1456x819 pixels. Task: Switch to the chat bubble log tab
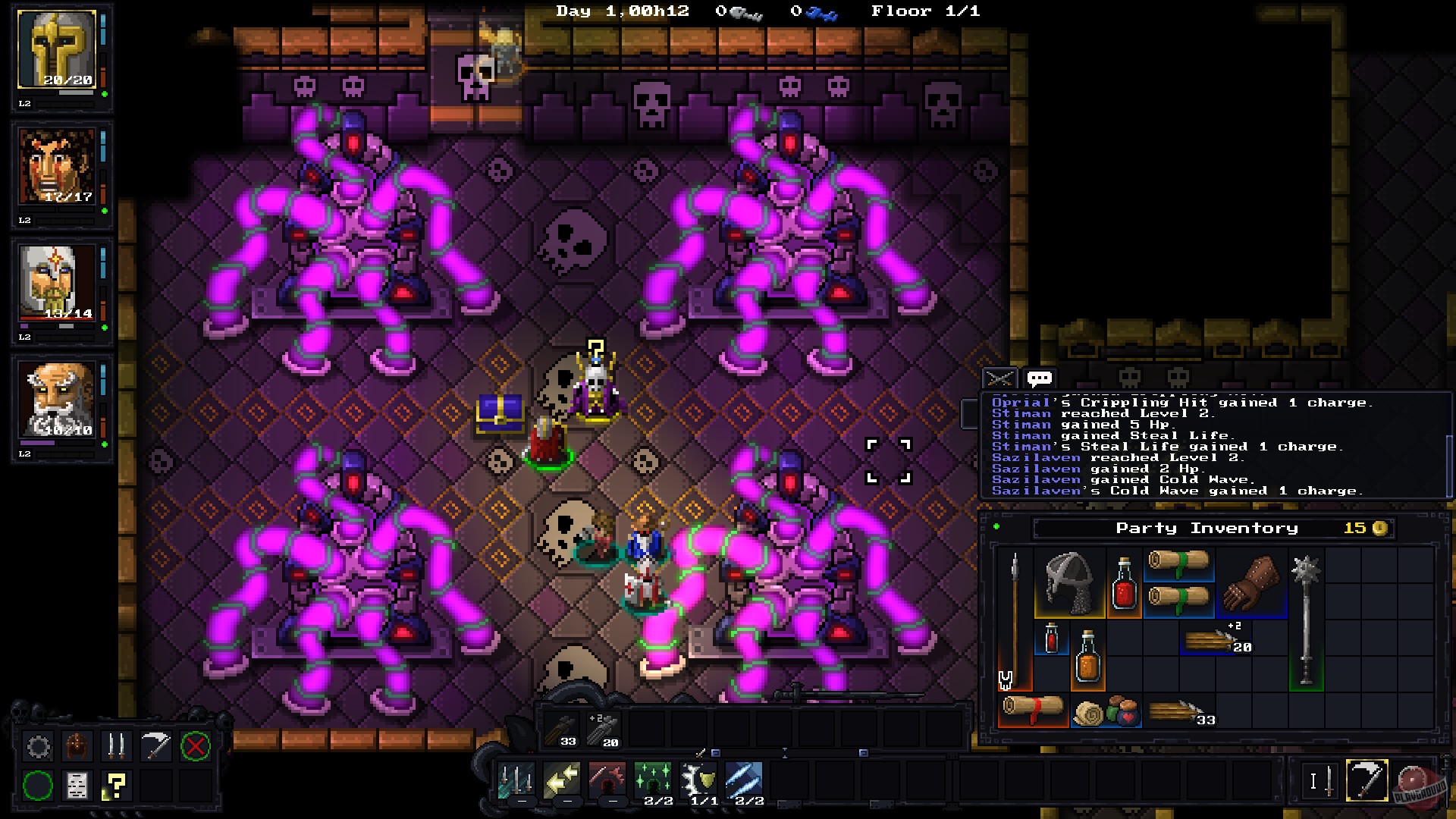click(1040, 377)
